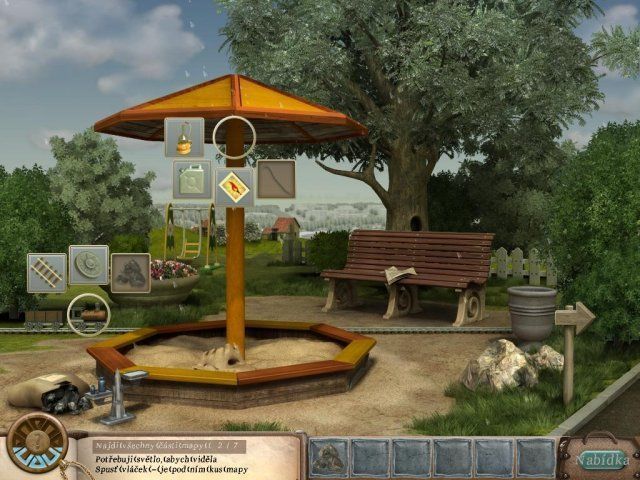The height and width of the screenshot is (480, 640).
Task: Click the circled hotspot on the umbrella pole
Action: pyautogui.click(x=235, y=136)
